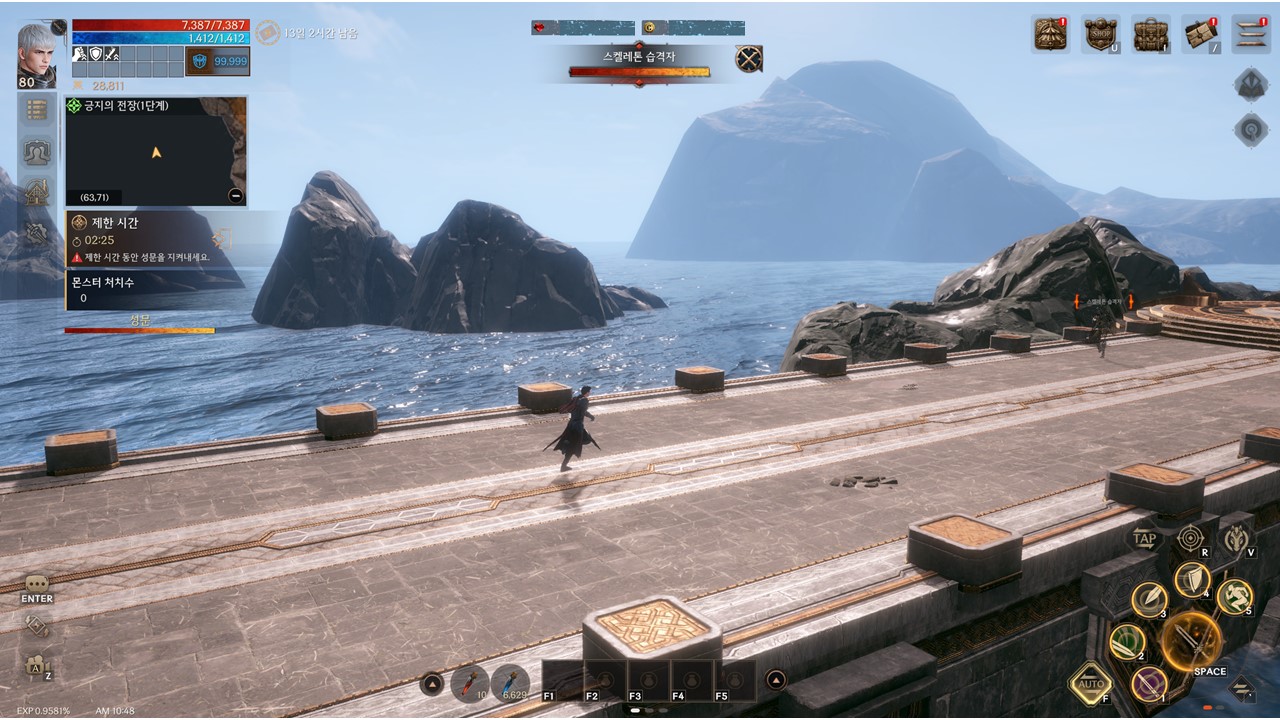Image resolution: width=1280 pixels, height=720 pixels.
Task: Click the TAP target switch button
Action: (x=1145, y=539)
